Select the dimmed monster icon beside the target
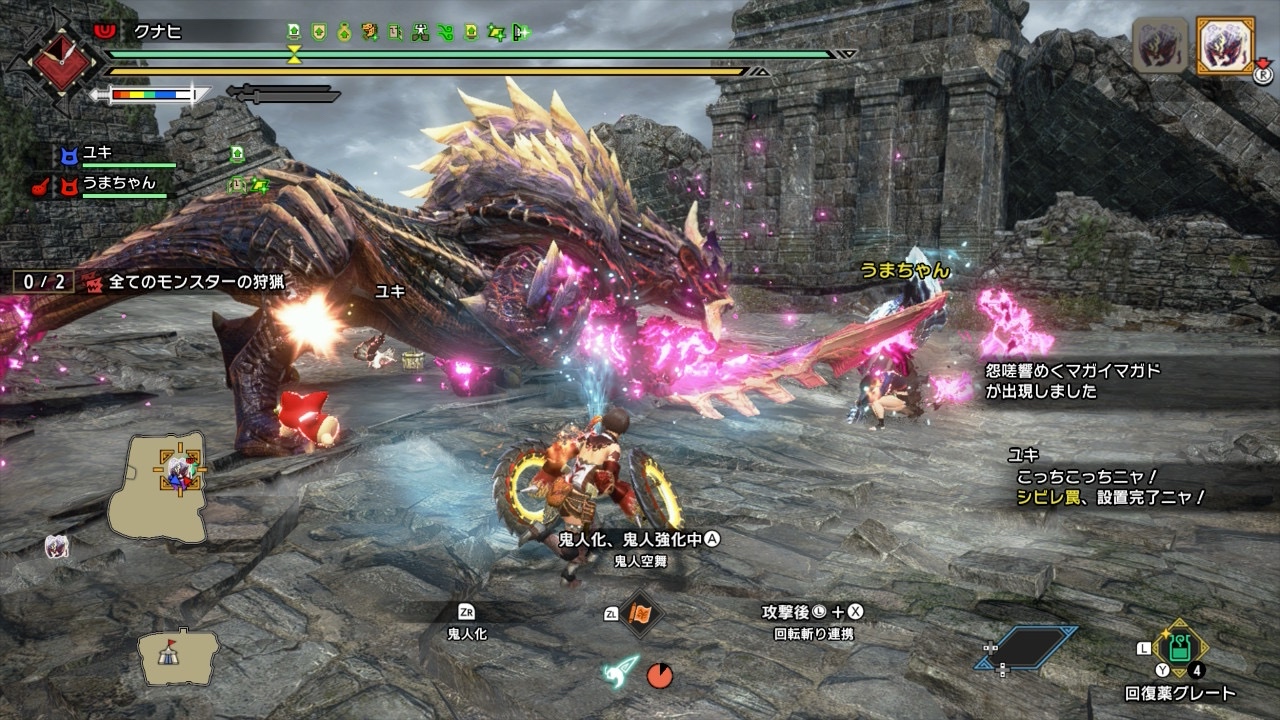Viewport: 1280px width, 720px height. (x=1160, y=45)
